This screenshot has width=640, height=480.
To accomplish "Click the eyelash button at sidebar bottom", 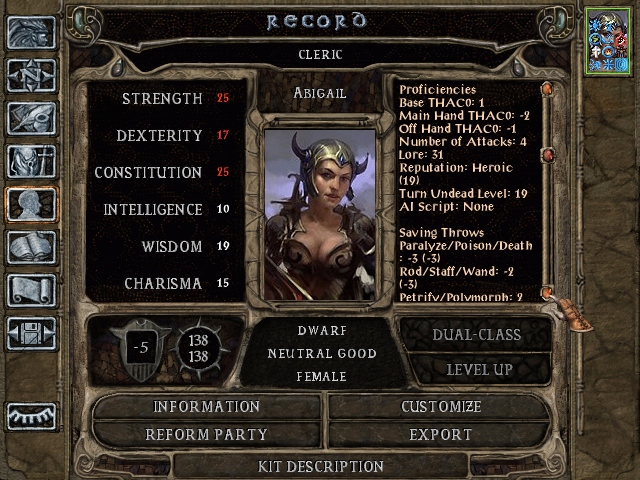I will [31, 415].
